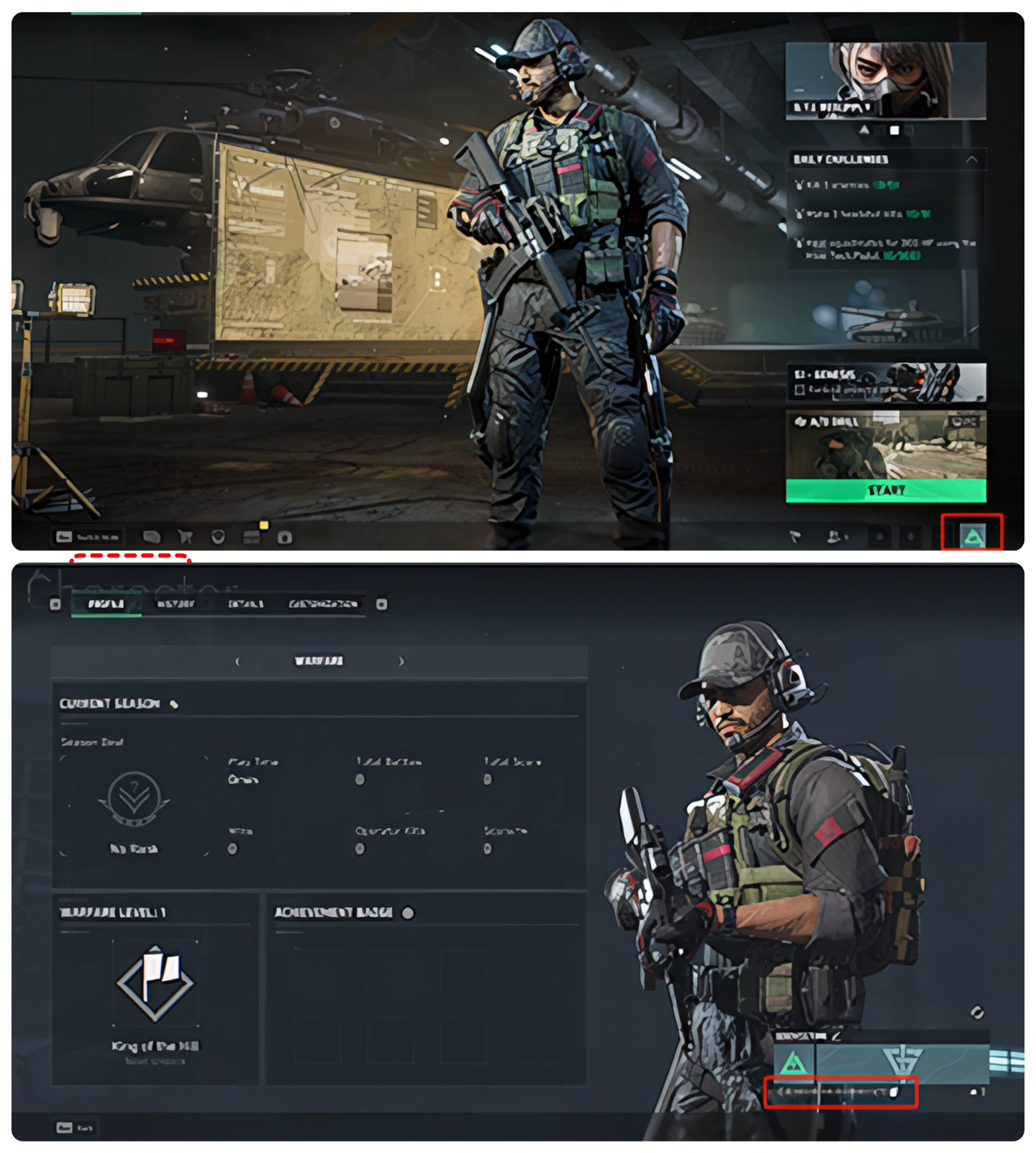Image resolution: width=1036 pixels, height=1153 pixels.
Task: Switch to the second tab on Character screen
Action: 178,604
